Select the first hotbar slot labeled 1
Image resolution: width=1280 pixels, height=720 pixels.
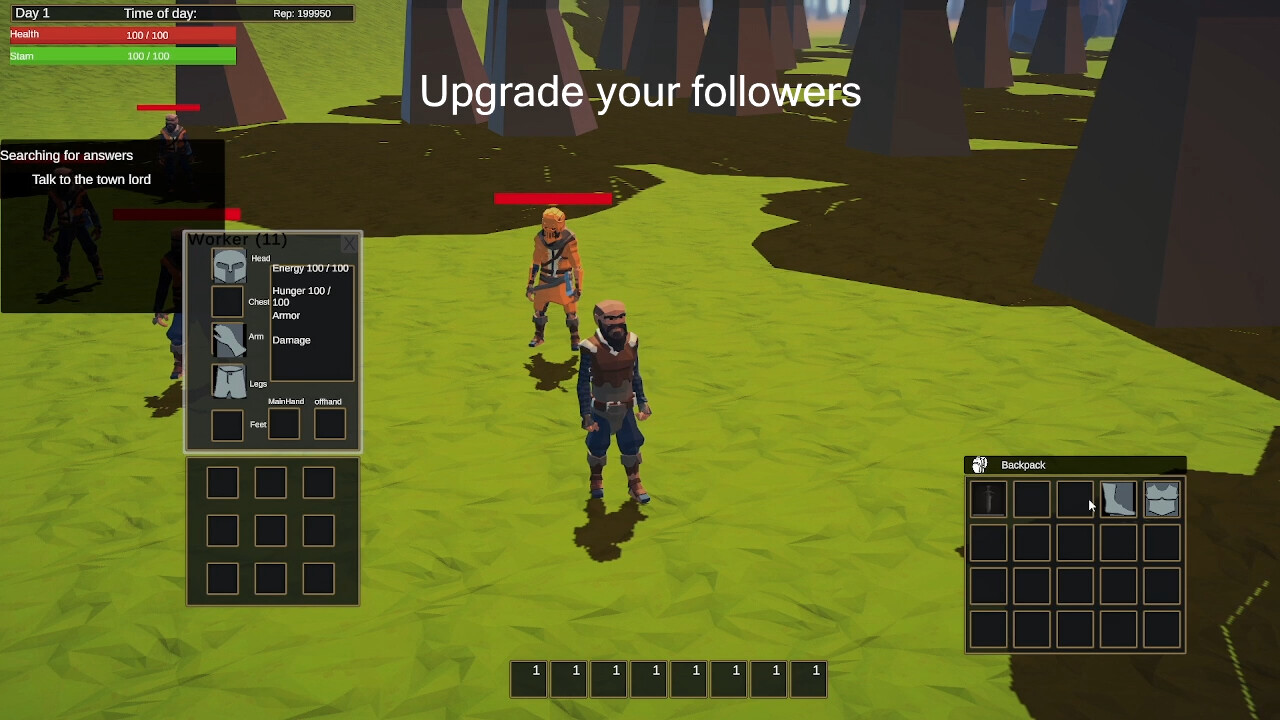coord(529,678)
